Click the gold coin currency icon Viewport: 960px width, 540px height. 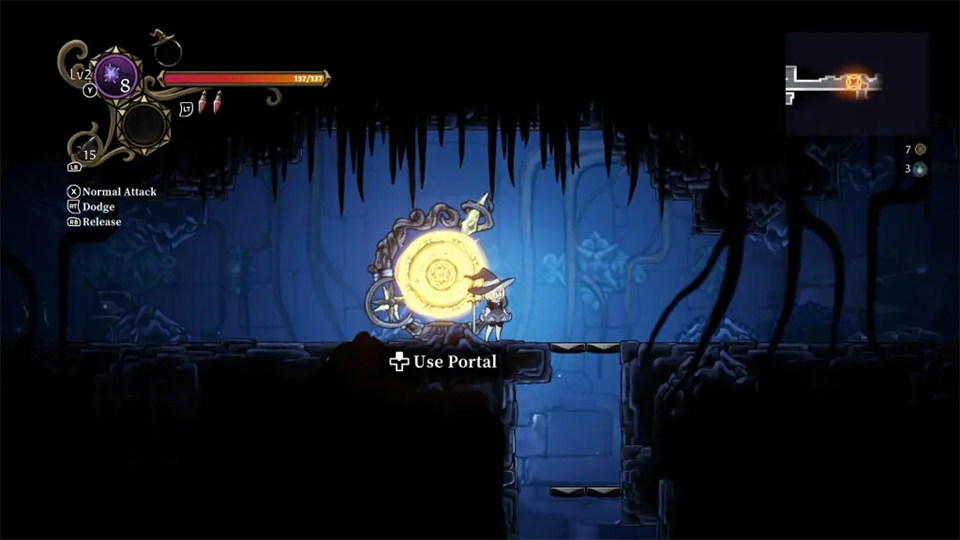[920, 149]
